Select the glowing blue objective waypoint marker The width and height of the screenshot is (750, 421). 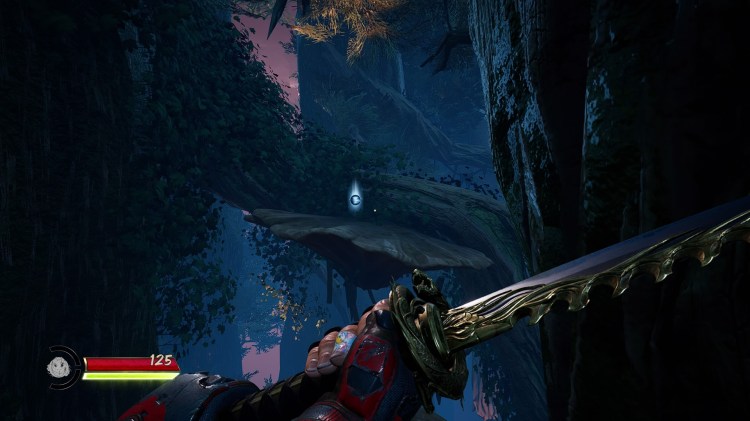pos(356,199)
